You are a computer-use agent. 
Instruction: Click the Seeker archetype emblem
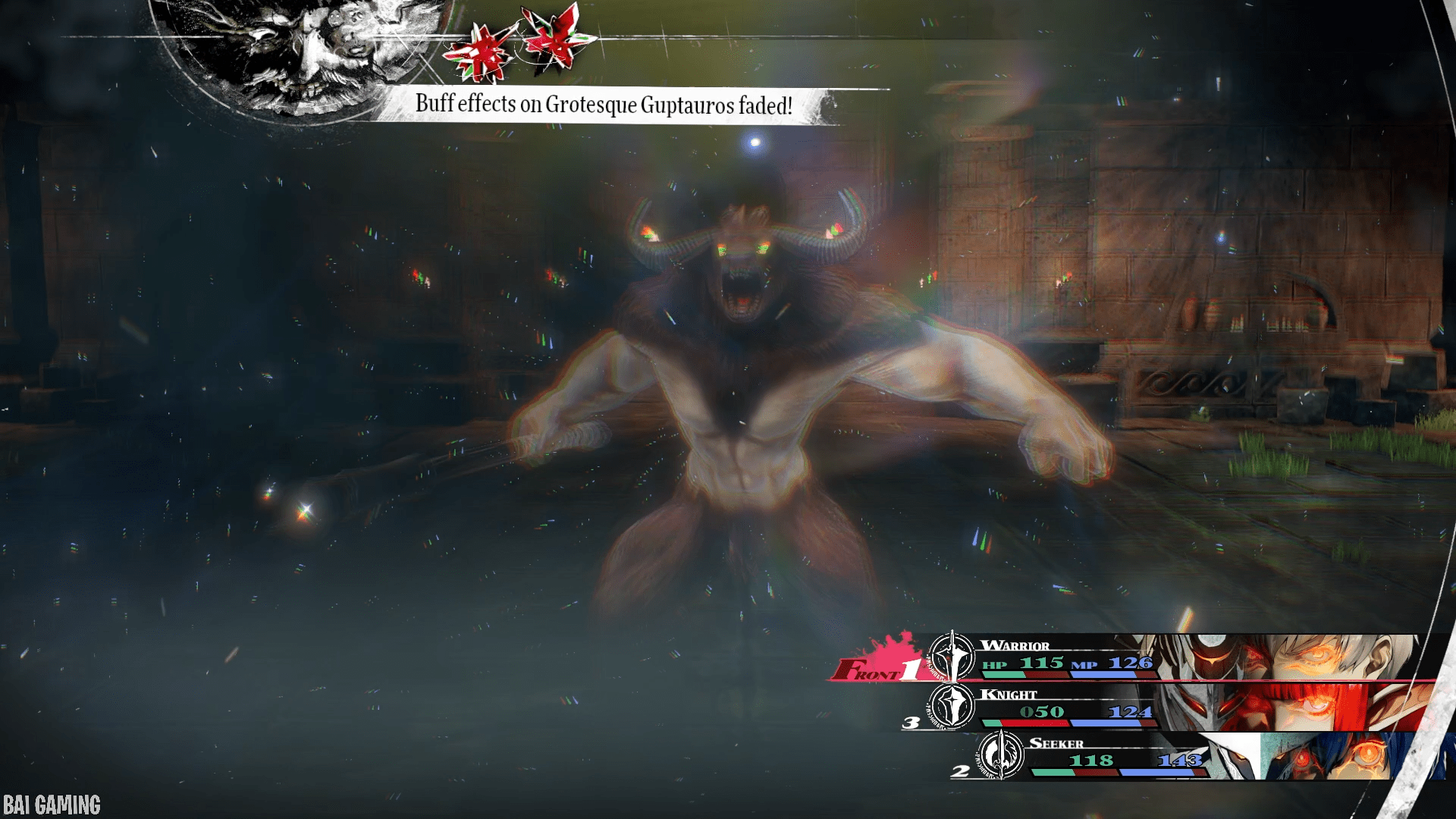pos(1001,755)
